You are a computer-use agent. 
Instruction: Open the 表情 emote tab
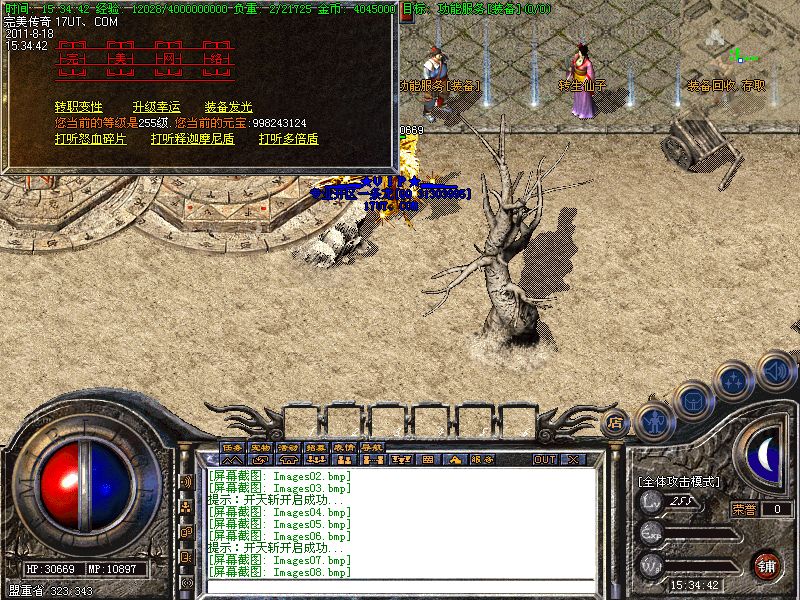[344, 447]
